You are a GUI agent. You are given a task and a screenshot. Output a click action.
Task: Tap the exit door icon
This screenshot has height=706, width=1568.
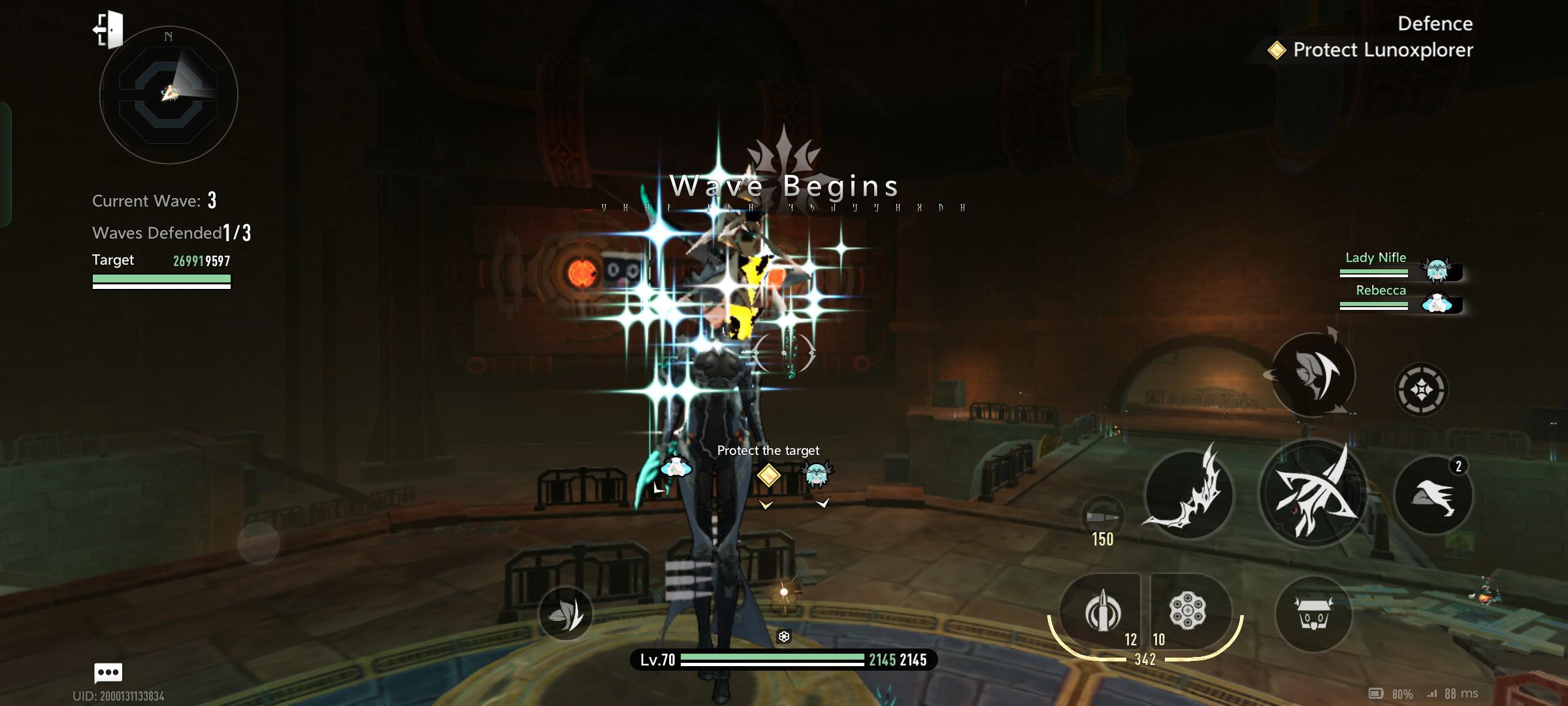coord(108,29)
